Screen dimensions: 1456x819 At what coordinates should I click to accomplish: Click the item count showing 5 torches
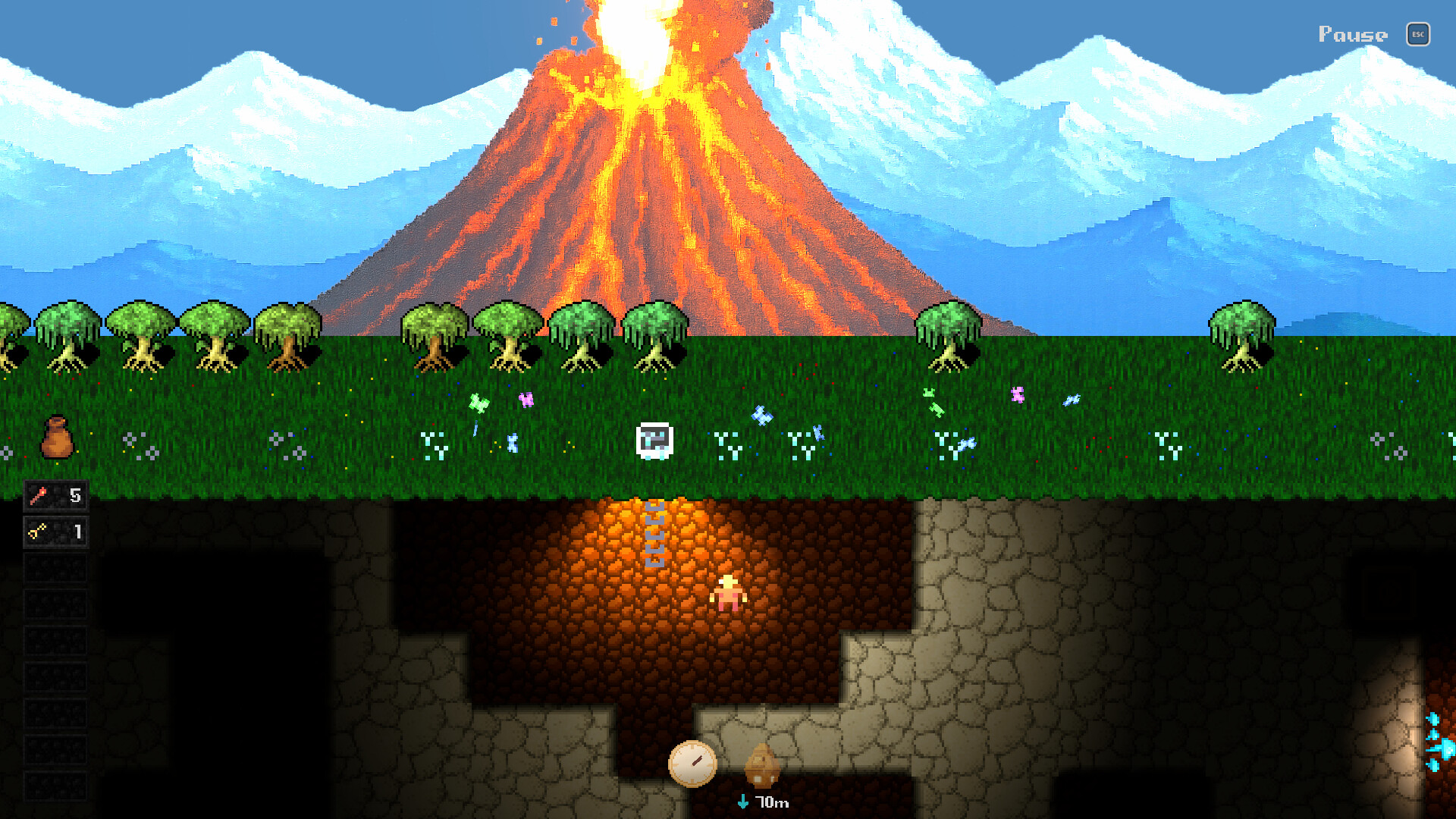pyautogui.click(x=76, y=495)
